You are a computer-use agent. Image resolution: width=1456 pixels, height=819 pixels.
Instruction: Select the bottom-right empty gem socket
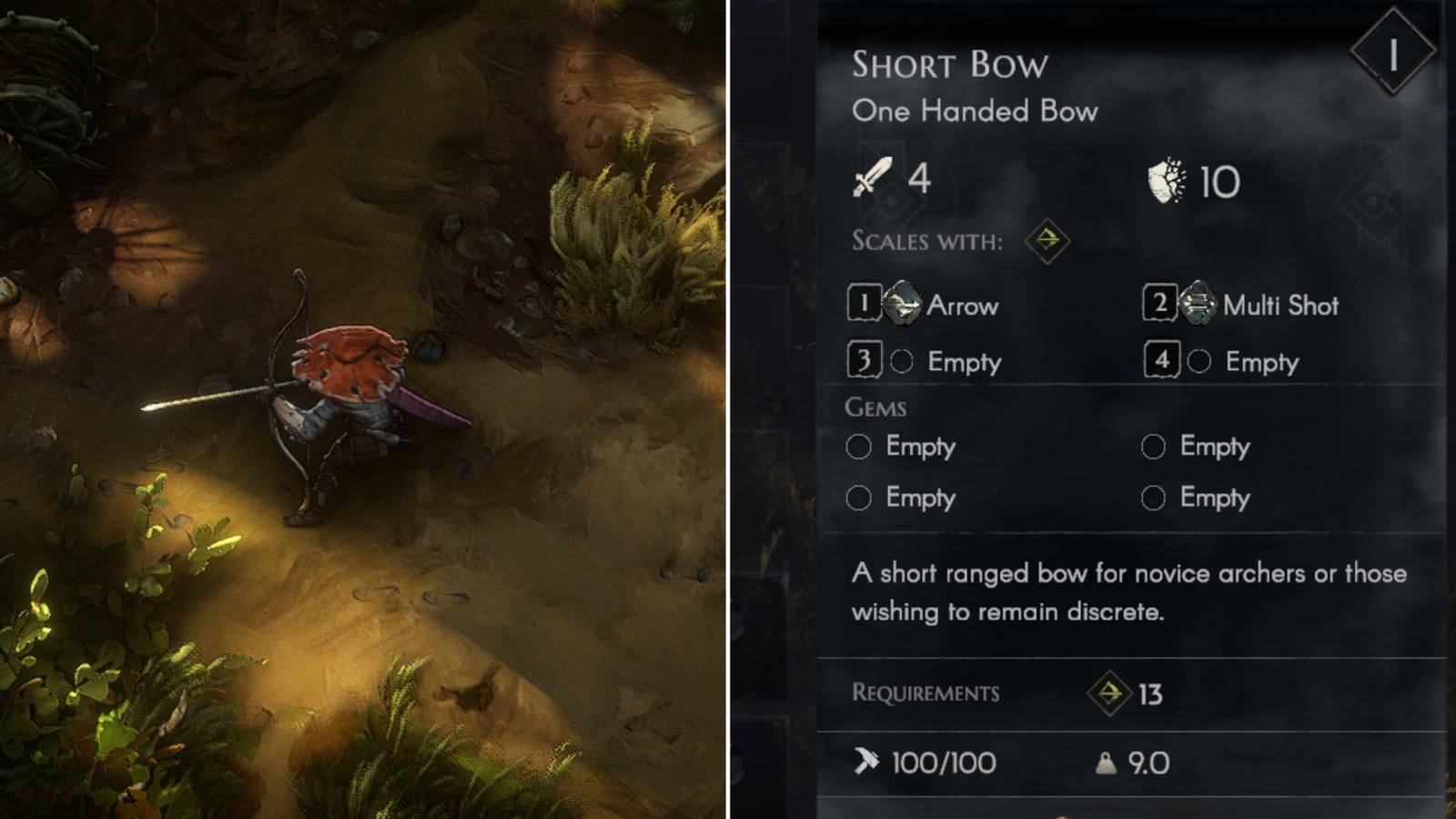1156,499
